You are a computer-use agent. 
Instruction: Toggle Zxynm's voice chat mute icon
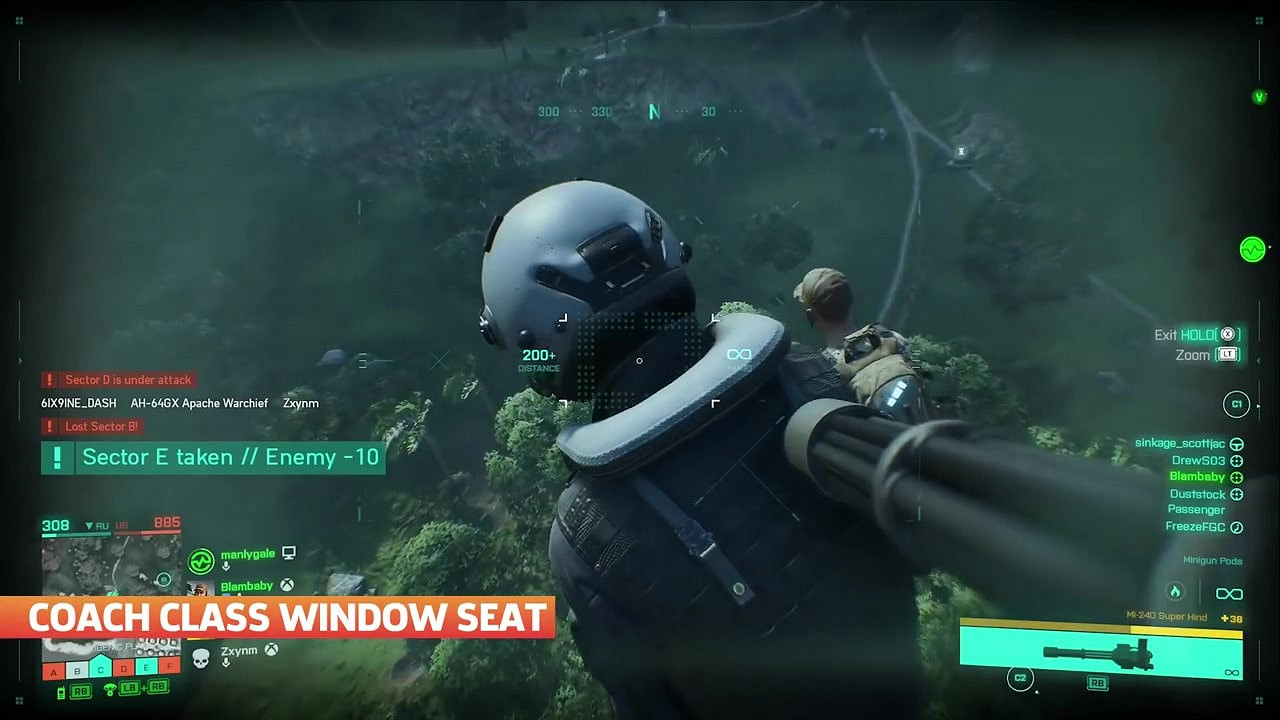226,662
